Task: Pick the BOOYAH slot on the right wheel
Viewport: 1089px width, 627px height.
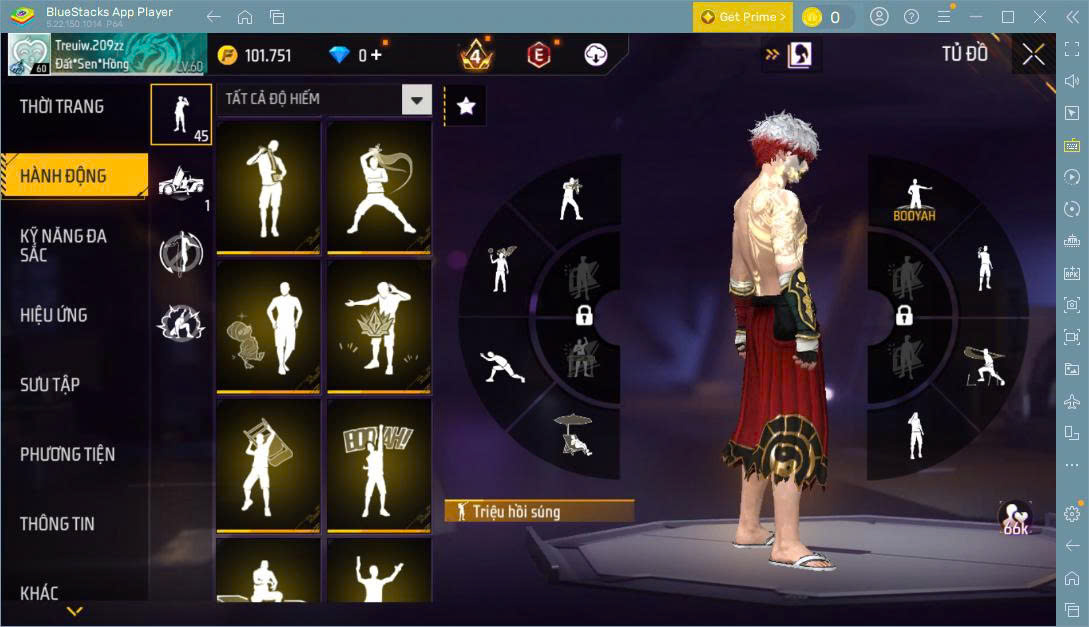Action: (x=914, y=200)
